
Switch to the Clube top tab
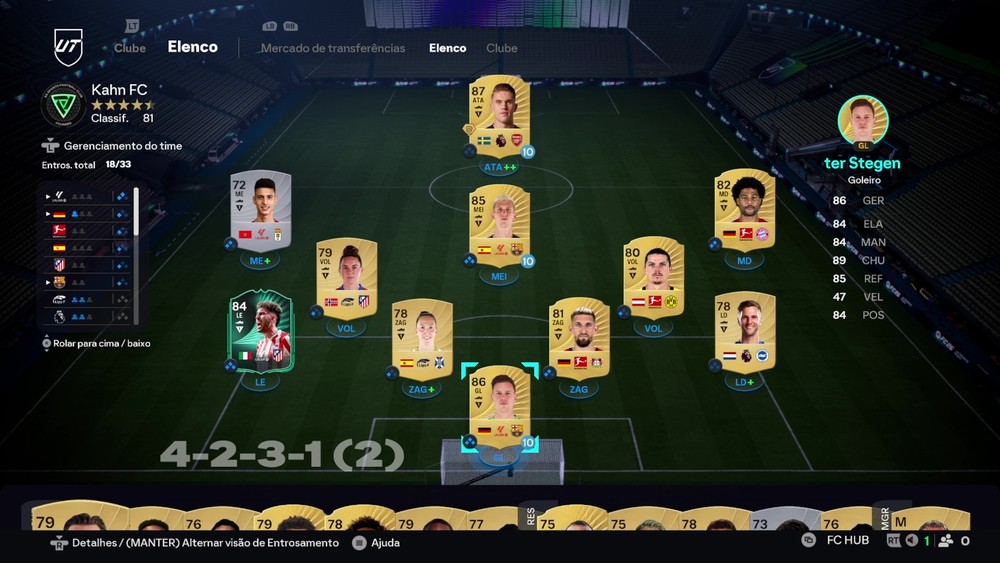pos(130,48)
